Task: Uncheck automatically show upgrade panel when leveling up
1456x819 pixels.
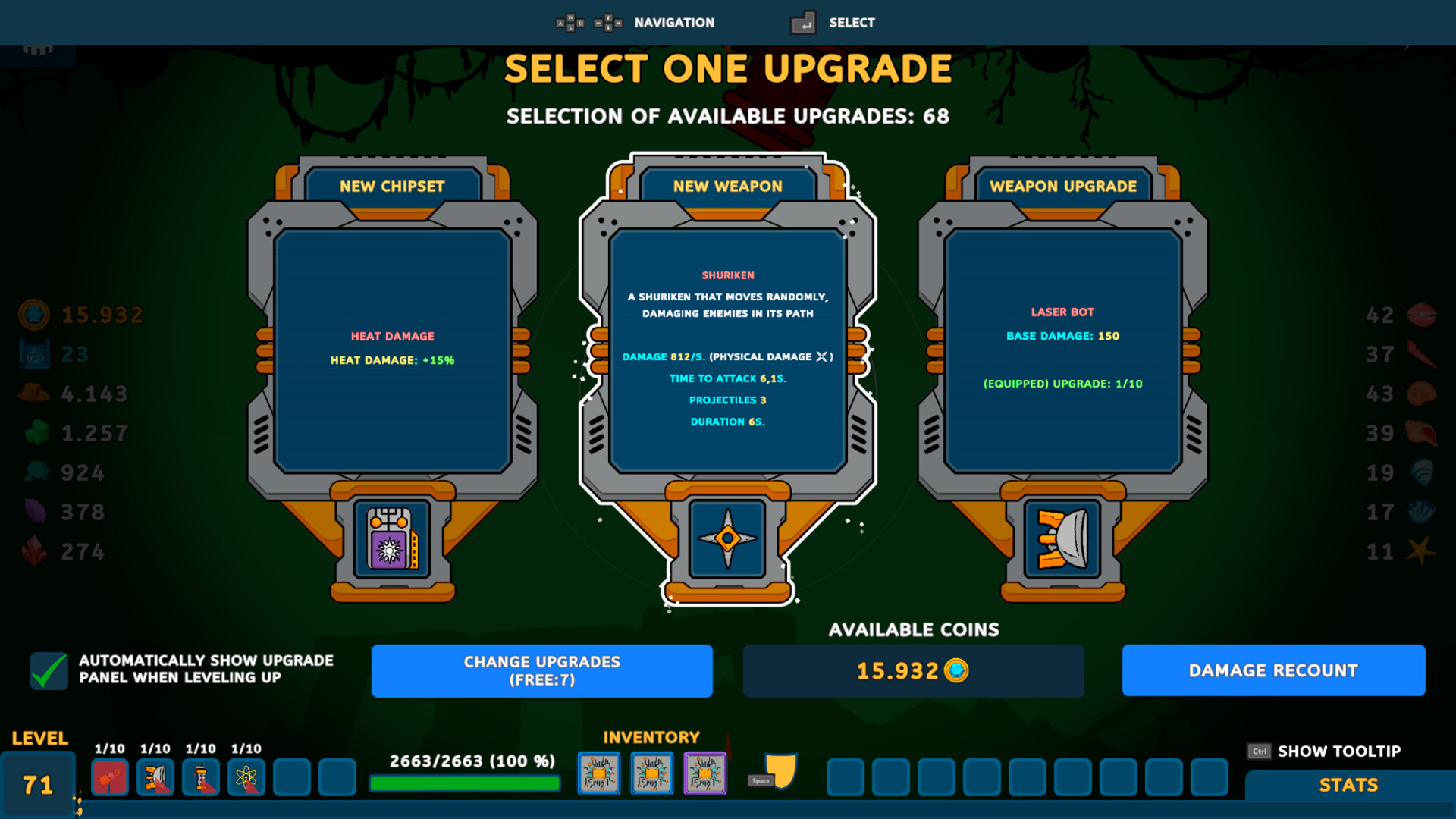Action: [x=48, y=669]
